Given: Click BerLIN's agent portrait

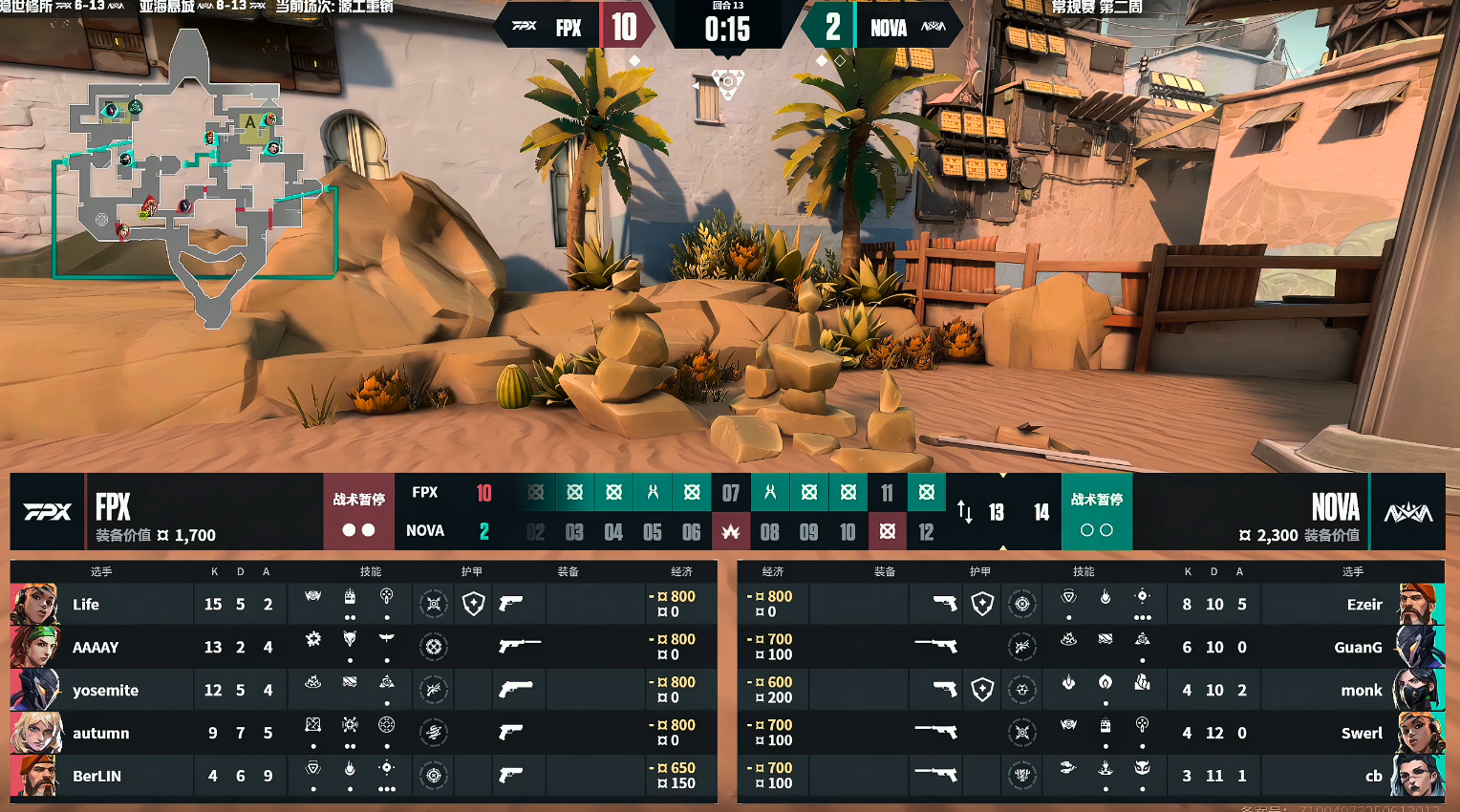Looking at the screenshot, I should (x=34, y=776).
